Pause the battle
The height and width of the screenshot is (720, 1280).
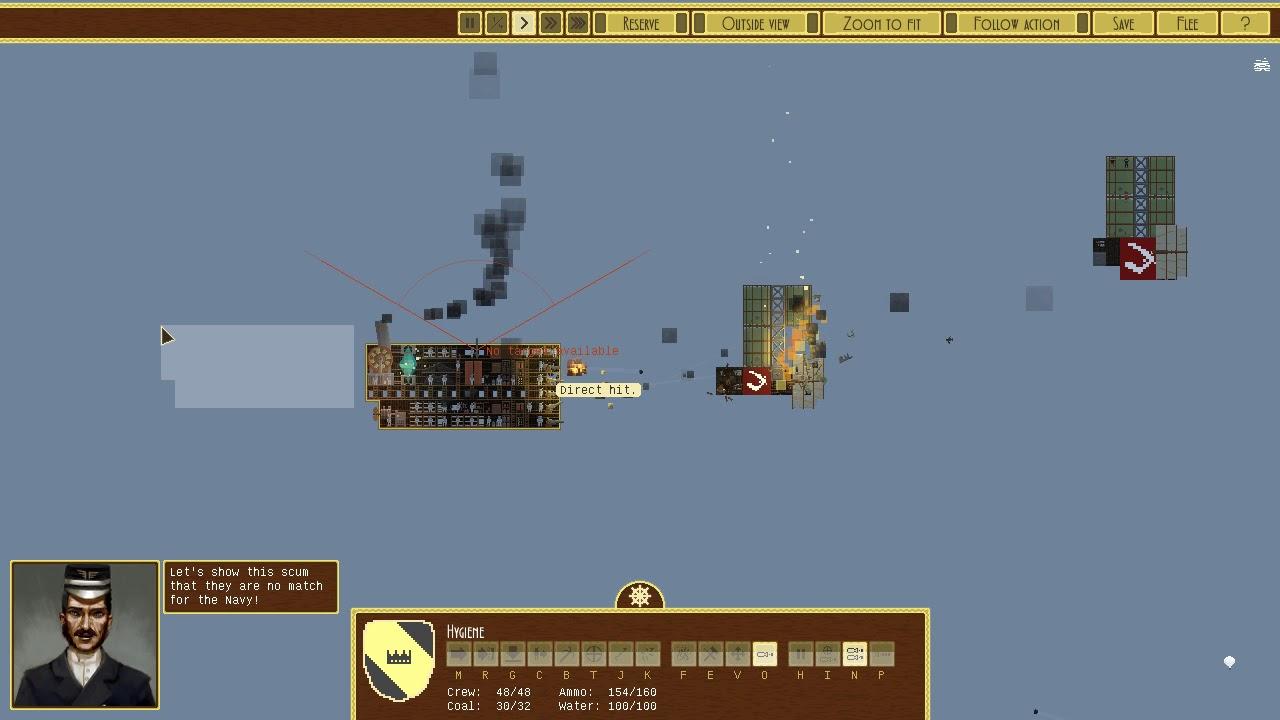(x=469, y=23)
